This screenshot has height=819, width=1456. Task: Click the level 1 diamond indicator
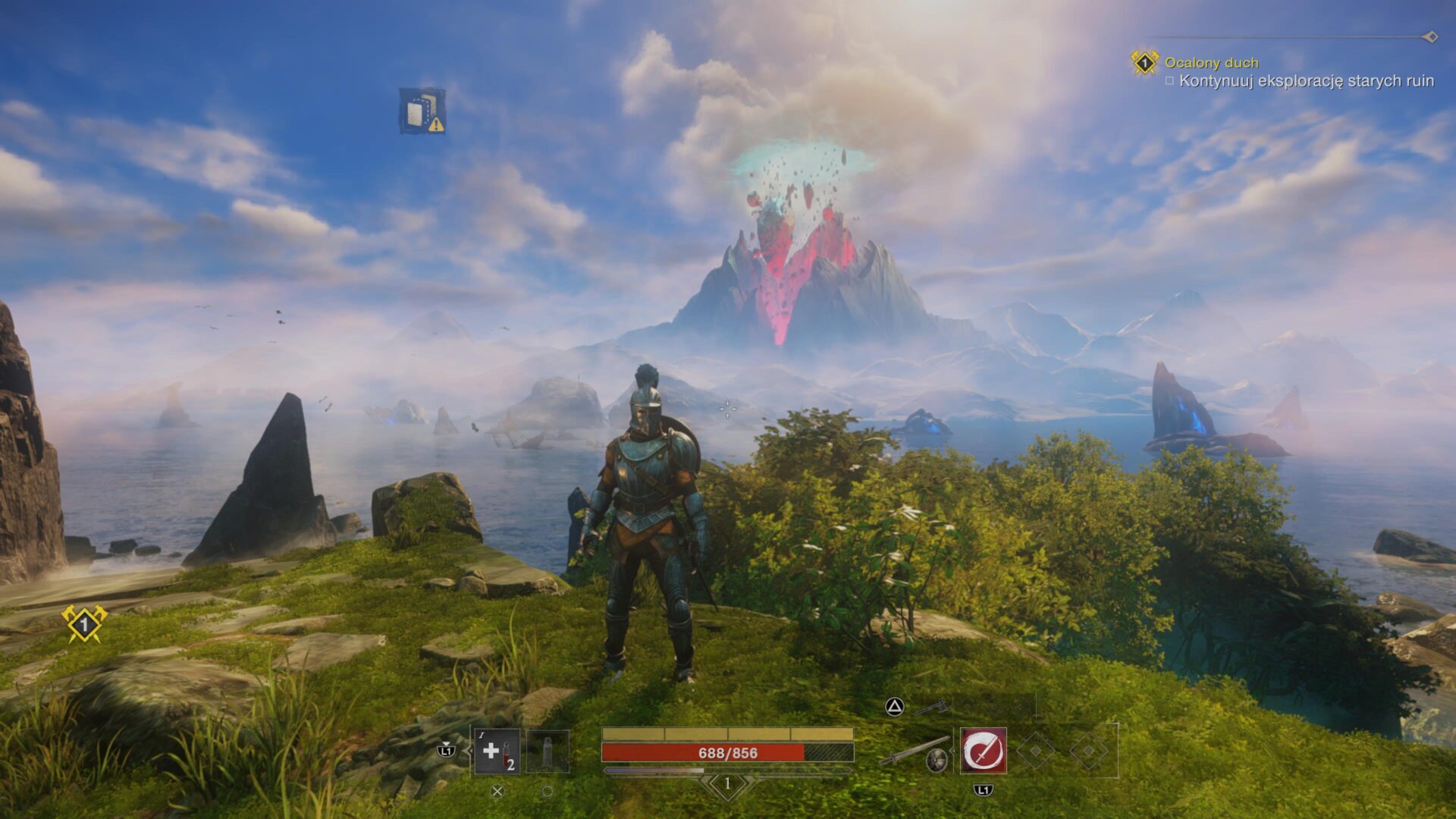(x=727, y=784)
